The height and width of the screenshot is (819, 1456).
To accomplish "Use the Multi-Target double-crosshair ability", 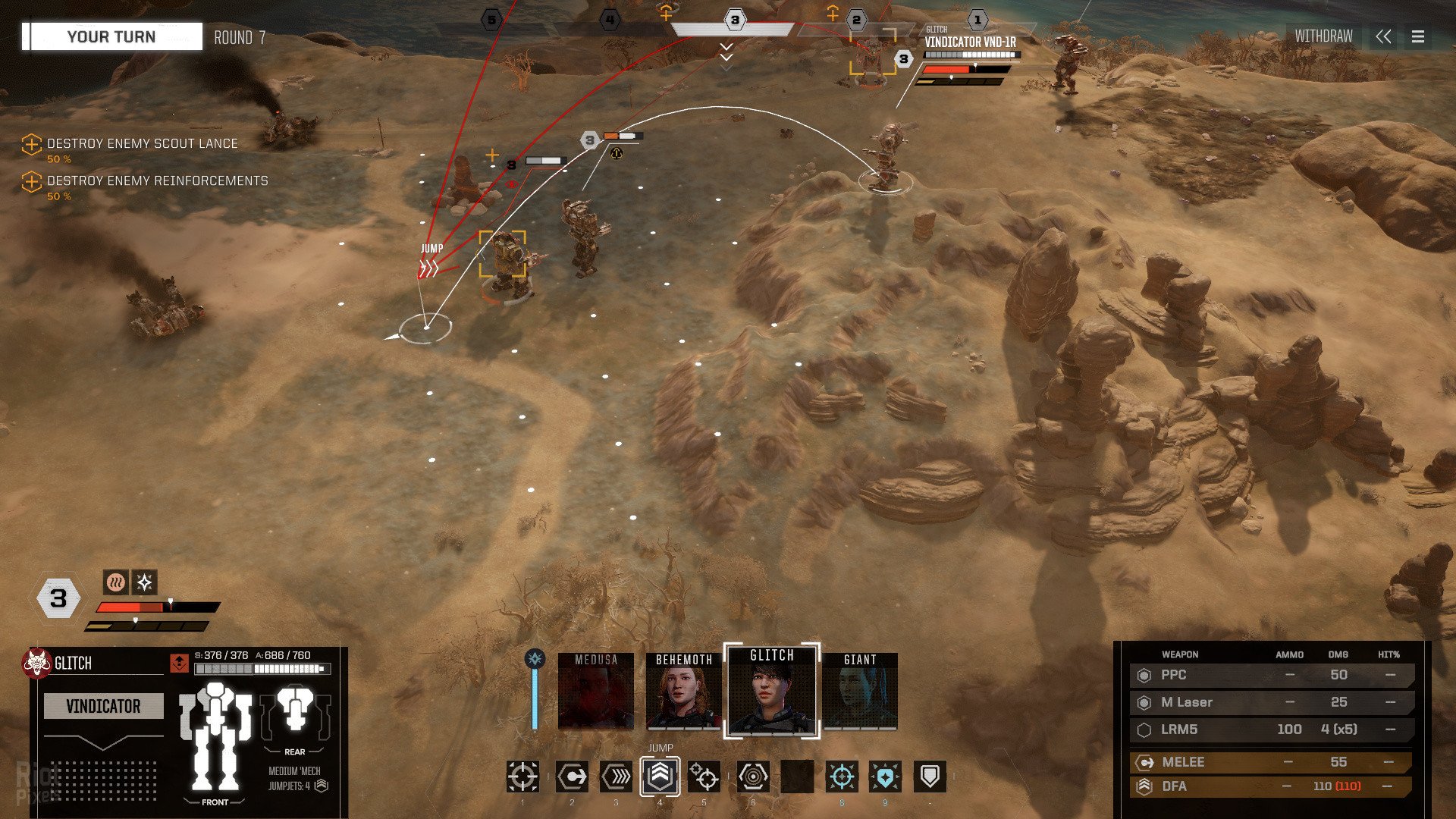I will (x=704, y=777).
